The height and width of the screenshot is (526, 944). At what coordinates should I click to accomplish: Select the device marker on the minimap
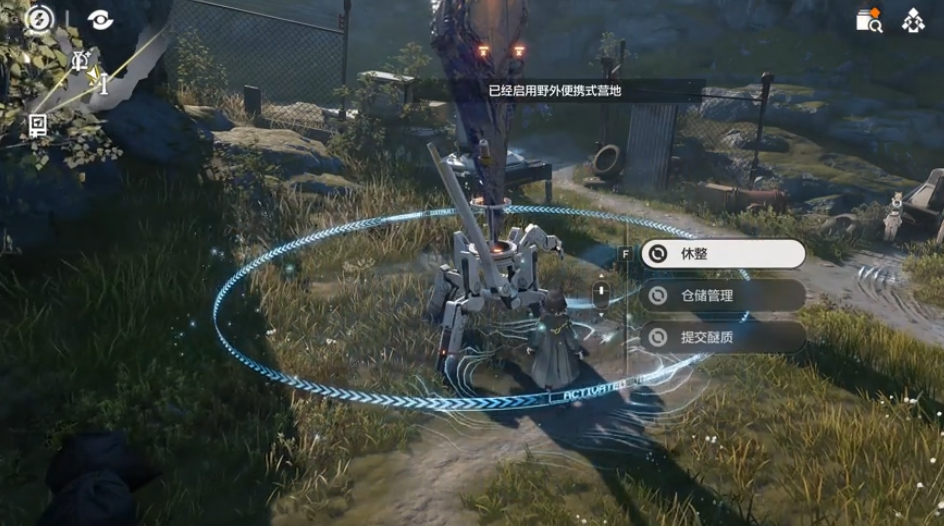pyautogui.click(x=38, y=124)
